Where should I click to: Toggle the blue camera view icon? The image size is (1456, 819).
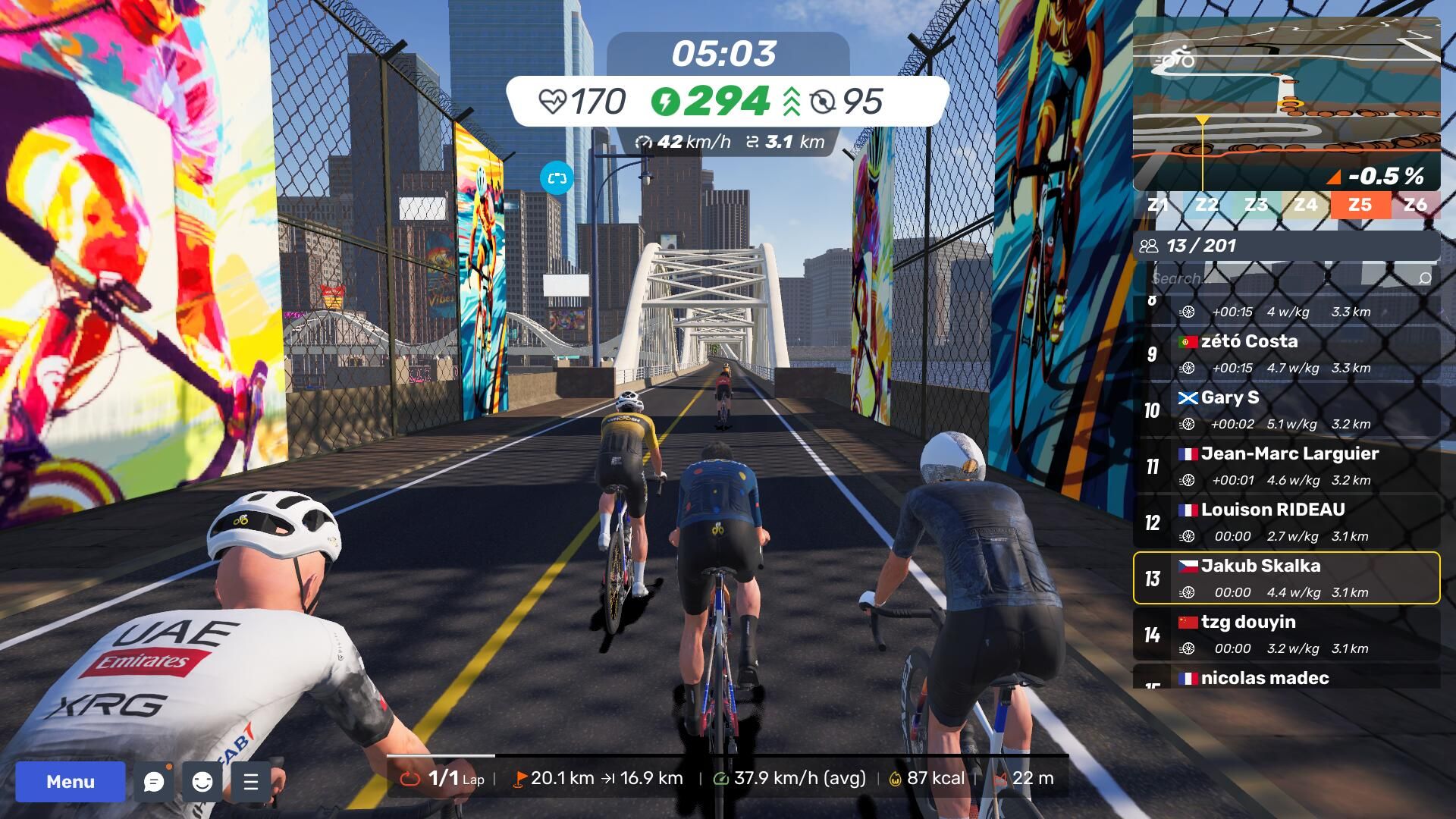coord(557,178)
